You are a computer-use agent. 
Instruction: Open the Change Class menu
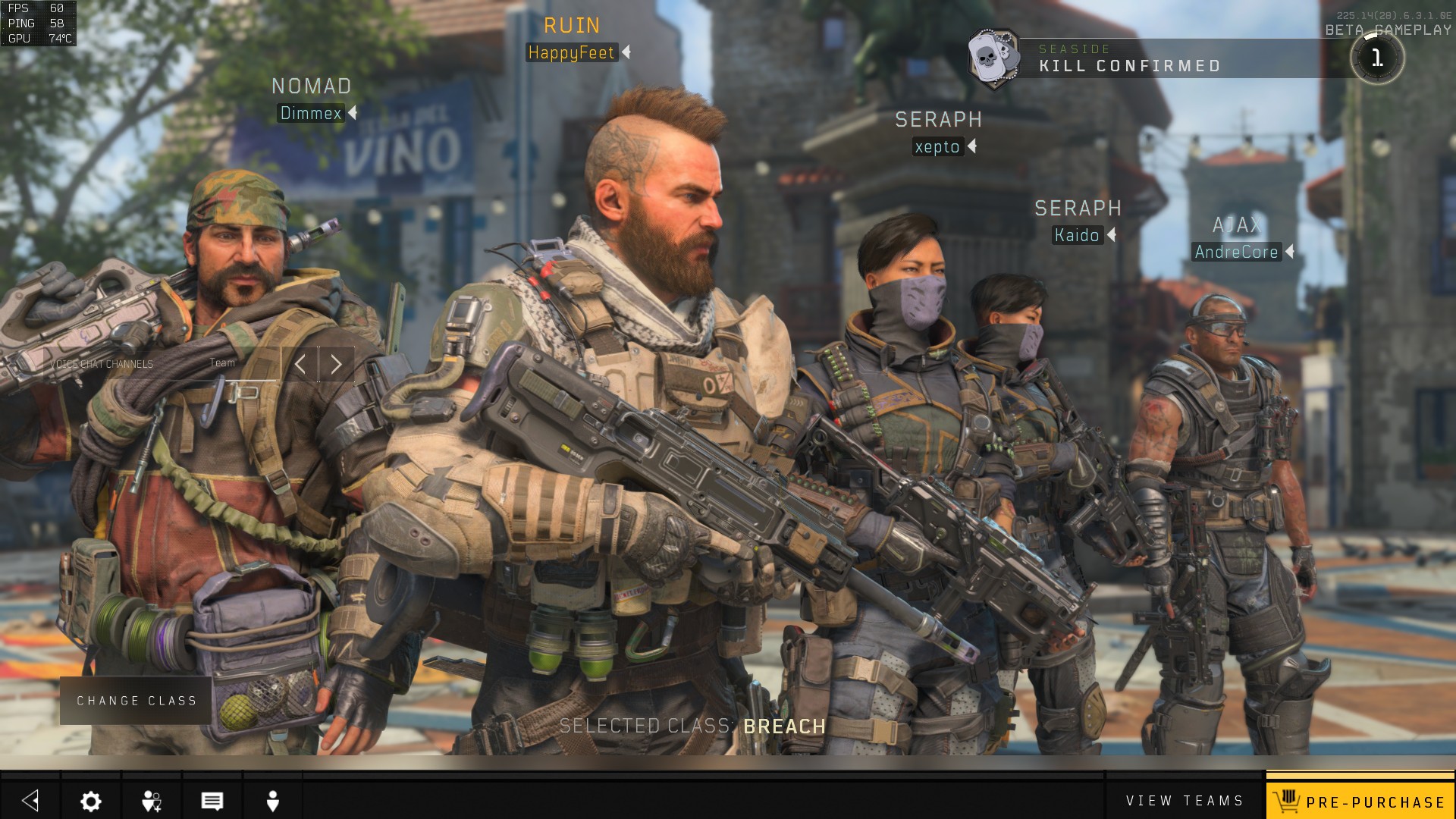click(x=136, y=701)
